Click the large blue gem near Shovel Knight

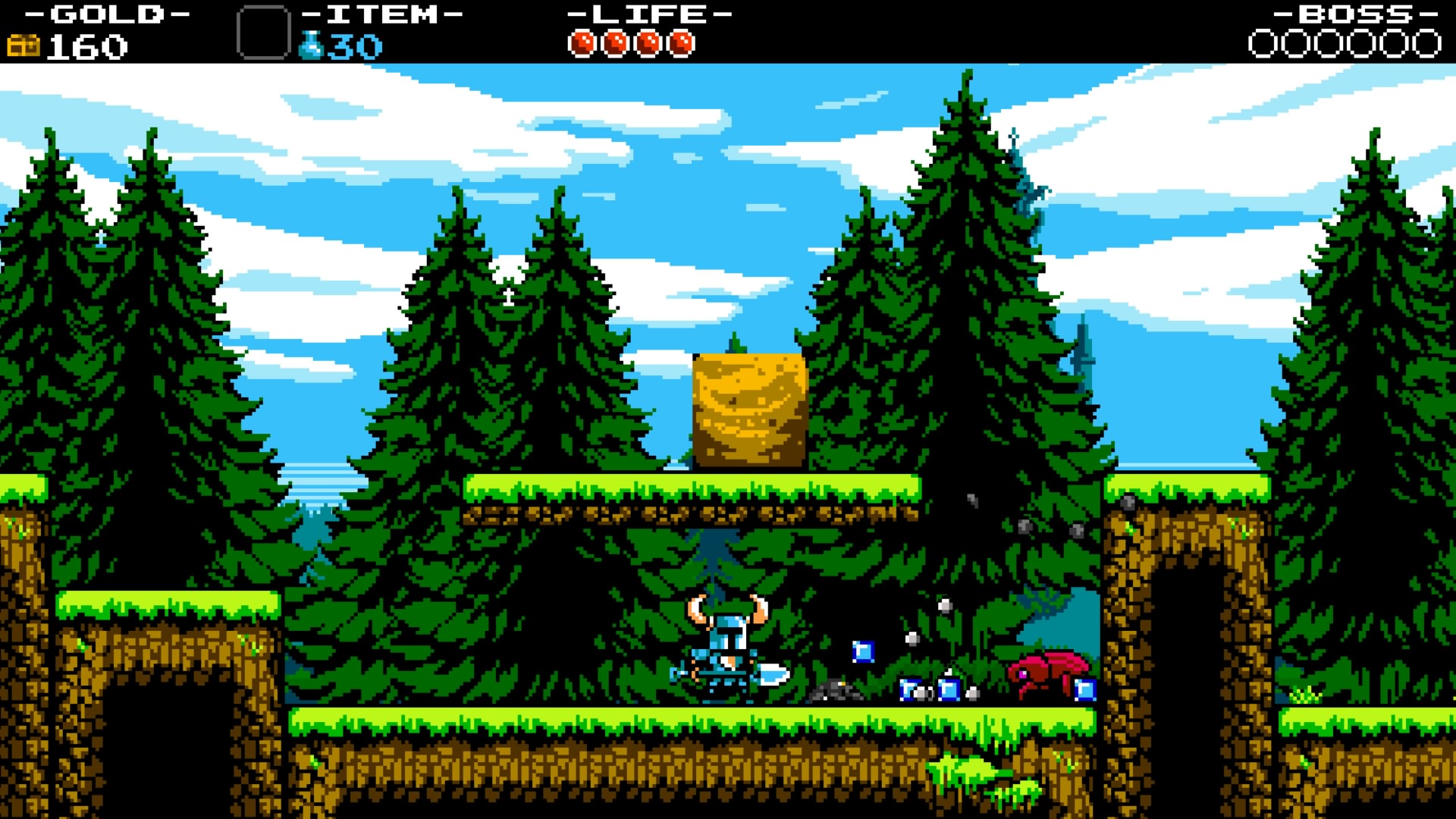[x=864, y=651]
